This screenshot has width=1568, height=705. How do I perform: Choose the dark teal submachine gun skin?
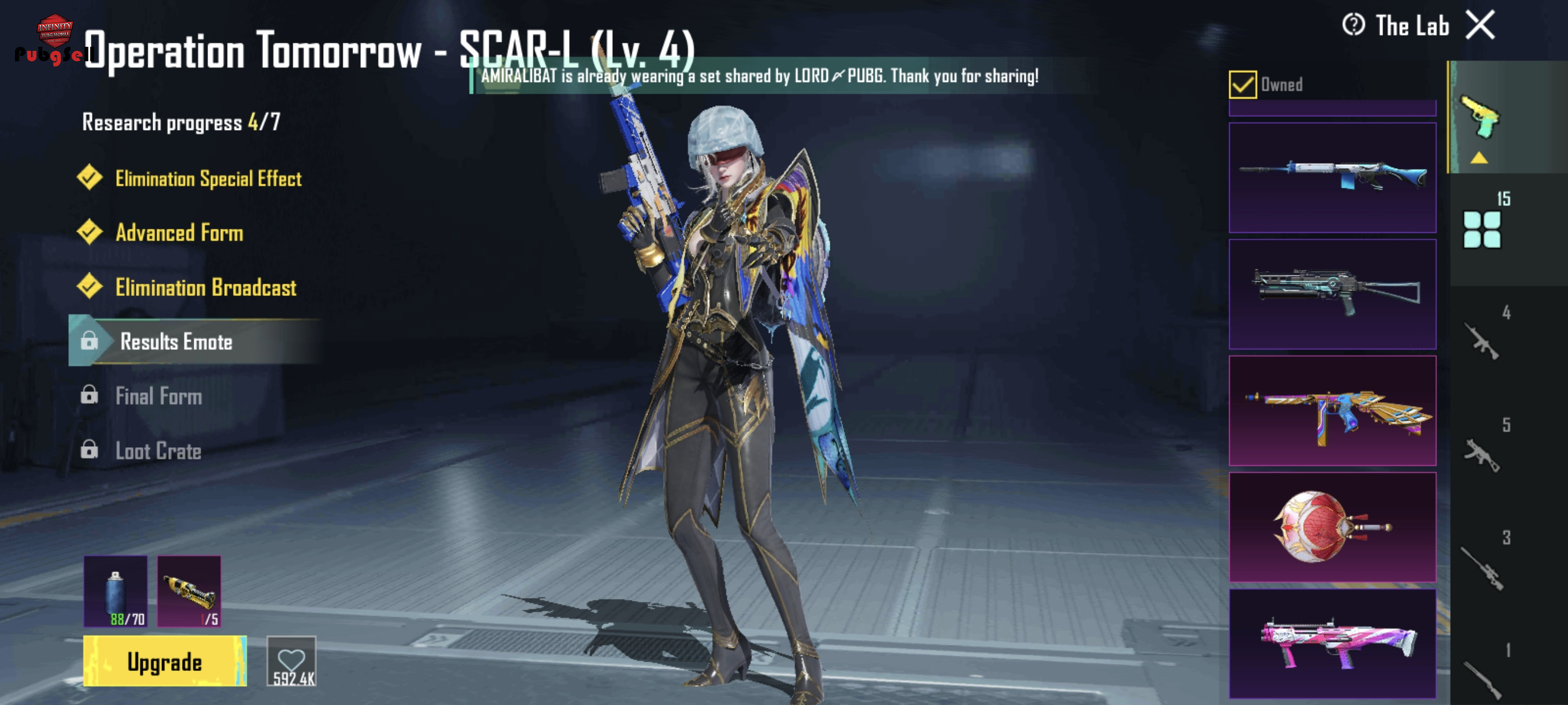pos(1332,294)
